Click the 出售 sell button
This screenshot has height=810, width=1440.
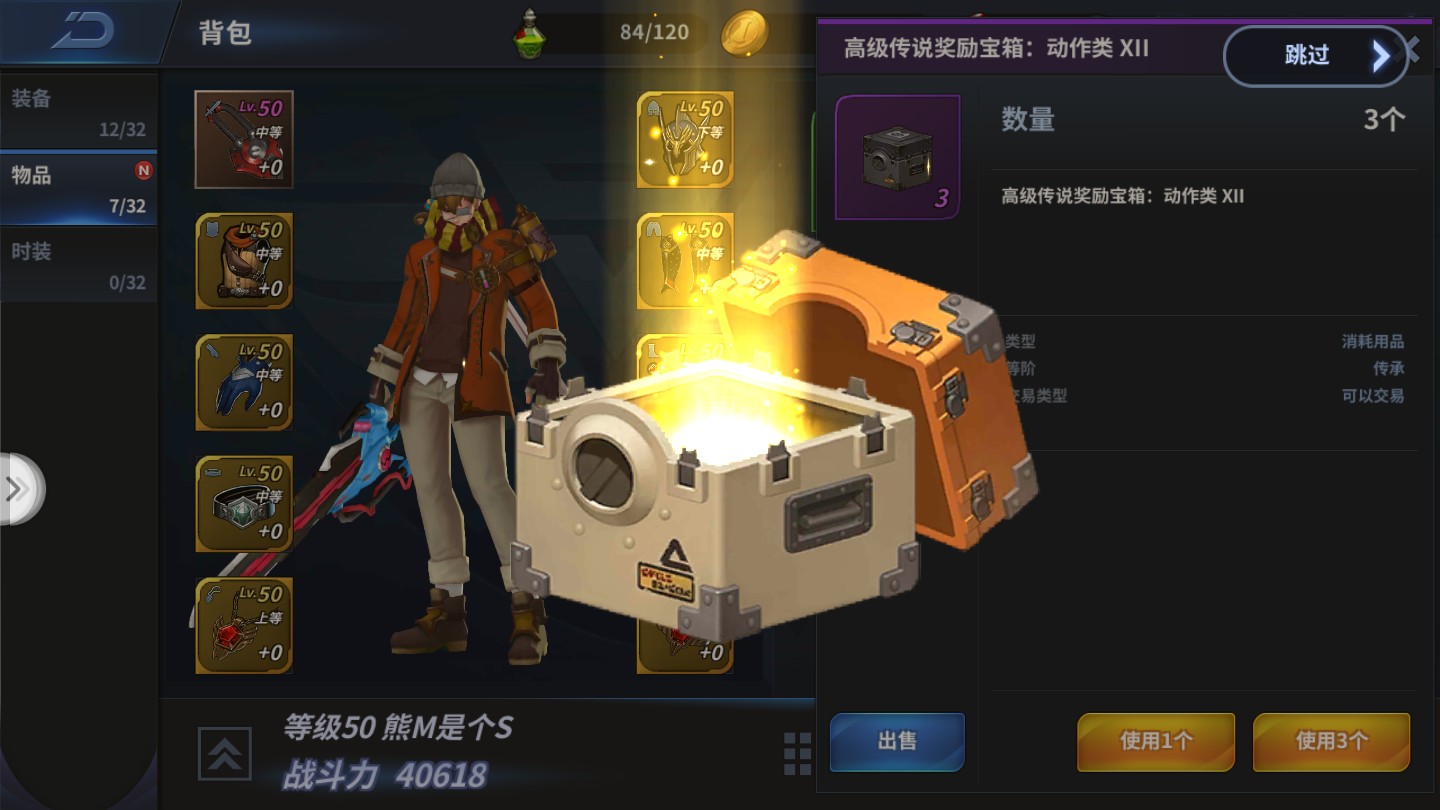896,742
